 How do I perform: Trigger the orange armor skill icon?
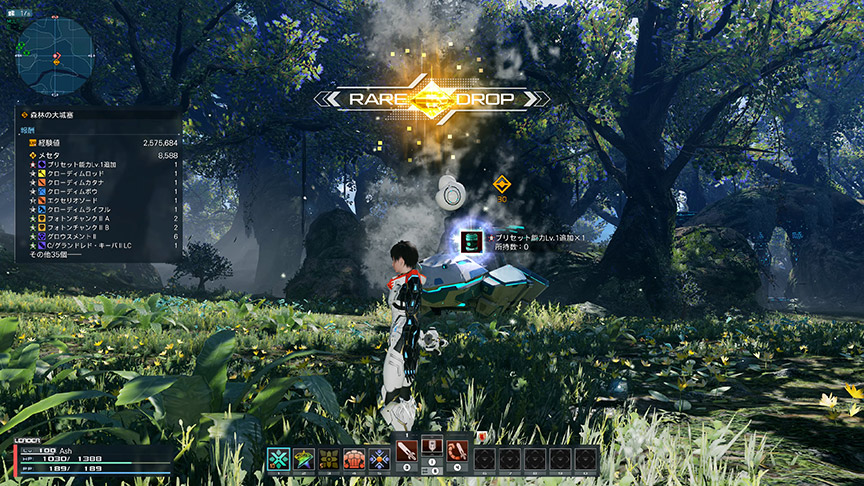(x=355, y=459)
